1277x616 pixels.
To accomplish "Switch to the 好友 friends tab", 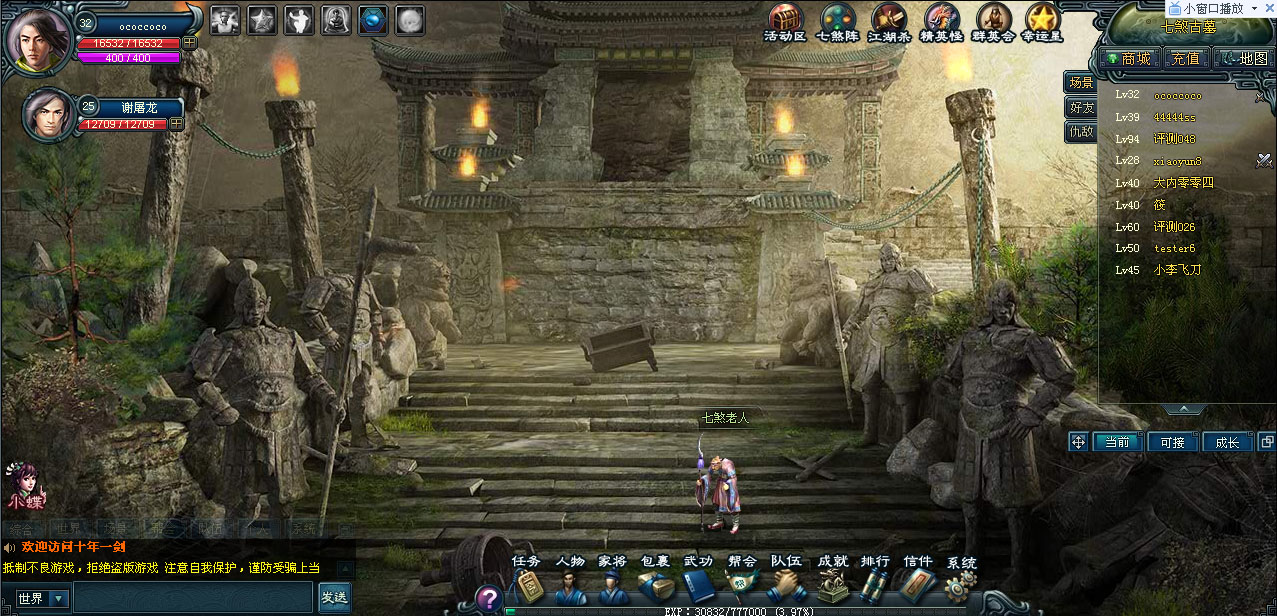I will [1081, 107].
